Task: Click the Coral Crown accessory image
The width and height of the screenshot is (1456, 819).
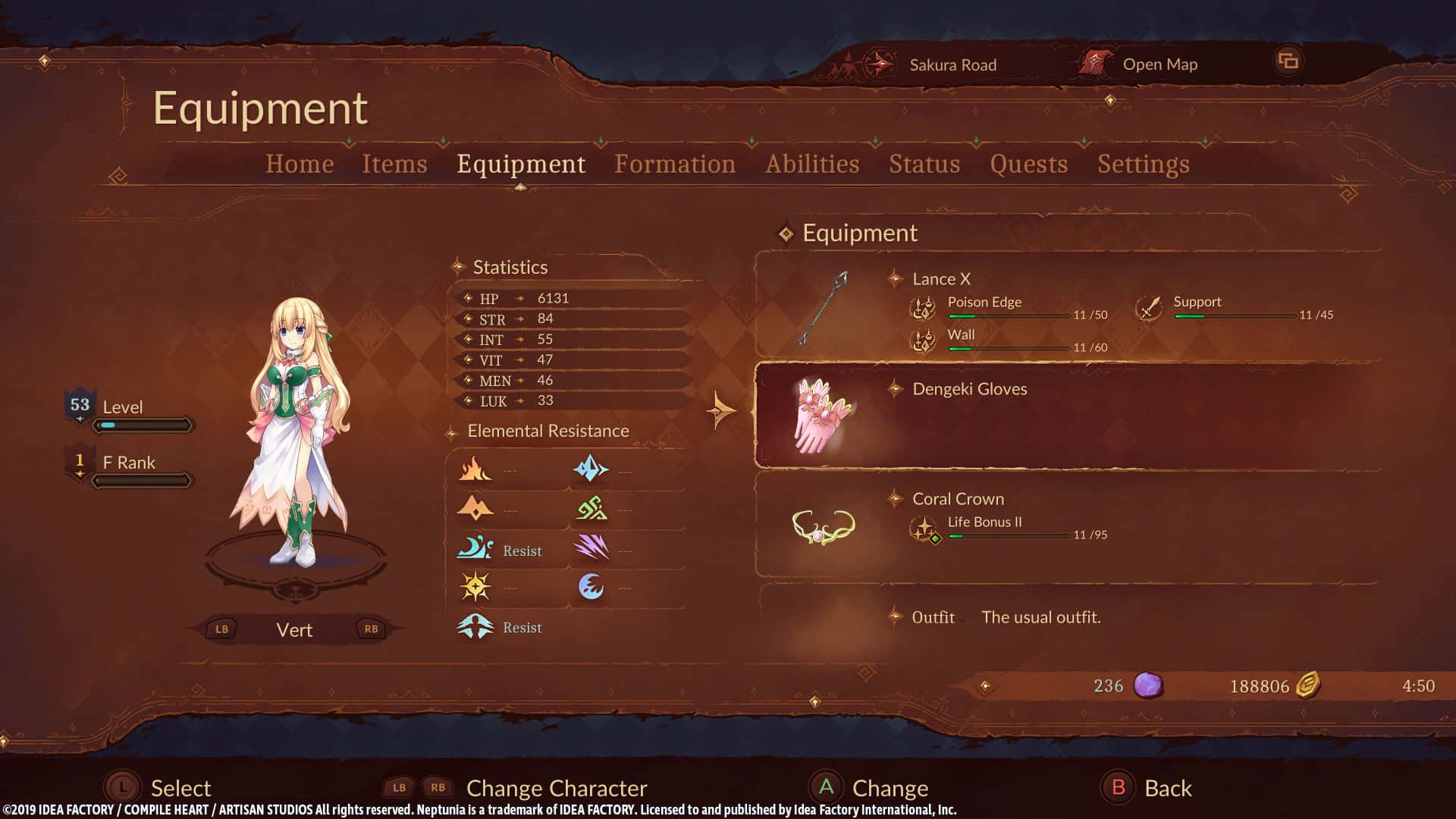Action: pos(823,525)
